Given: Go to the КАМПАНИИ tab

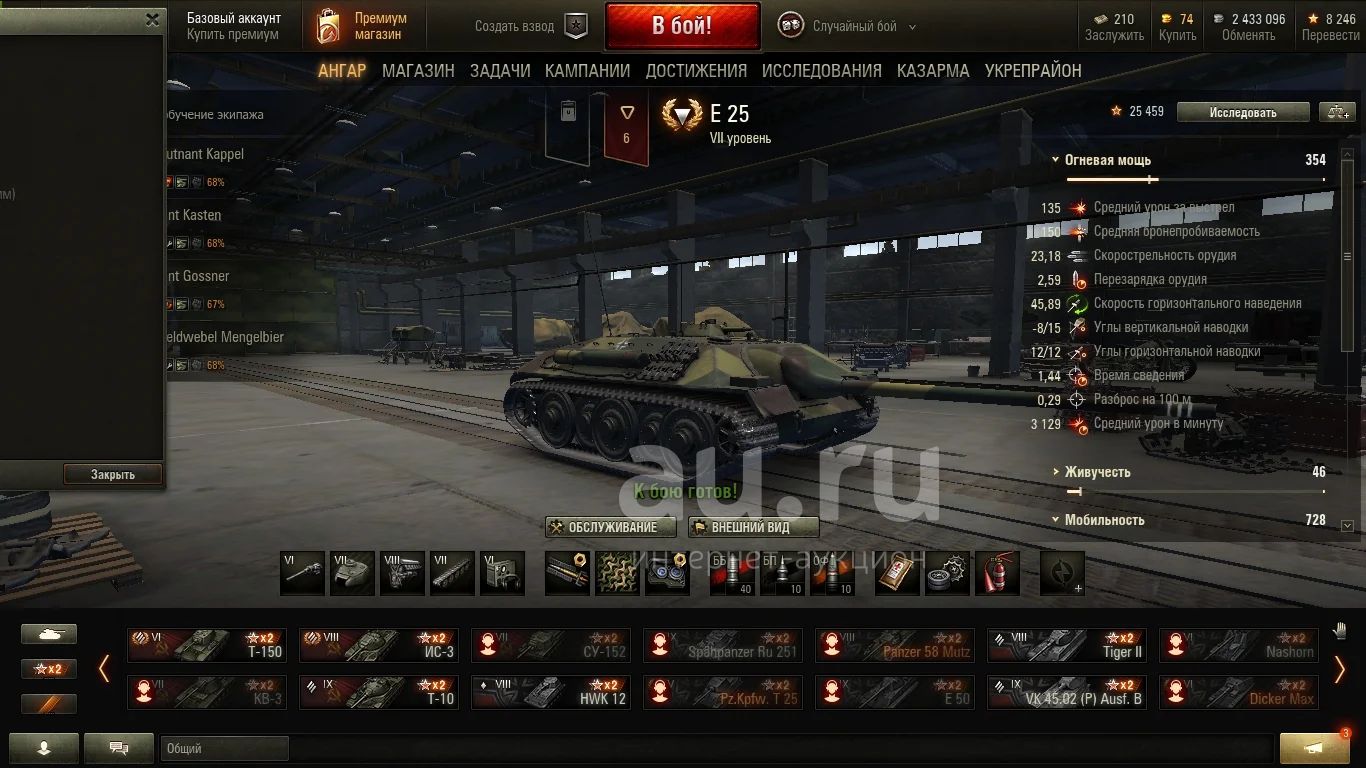Looking at the screenshot, I should click(587, 71).
